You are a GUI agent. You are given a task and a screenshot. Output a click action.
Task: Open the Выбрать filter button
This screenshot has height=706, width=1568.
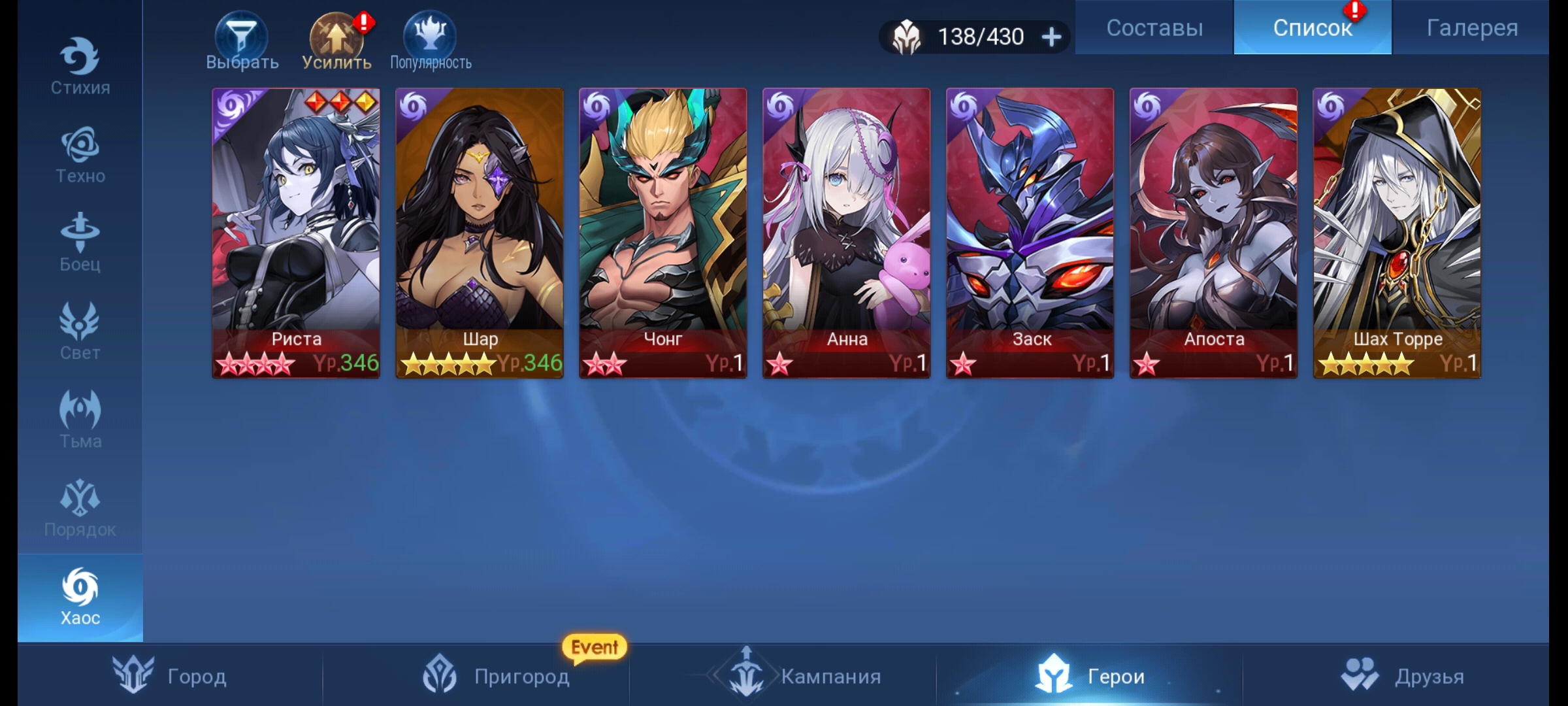coord(242,41)
